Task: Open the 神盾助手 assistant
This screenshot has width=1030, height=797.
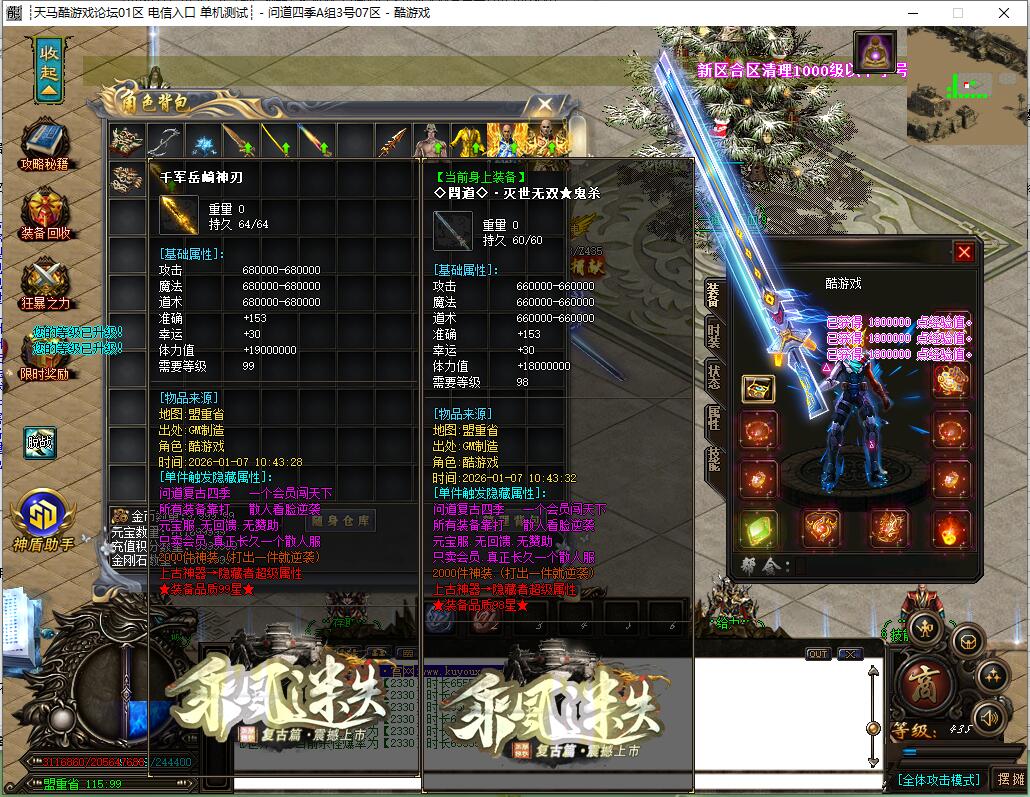Action: (x=44, y=520)
